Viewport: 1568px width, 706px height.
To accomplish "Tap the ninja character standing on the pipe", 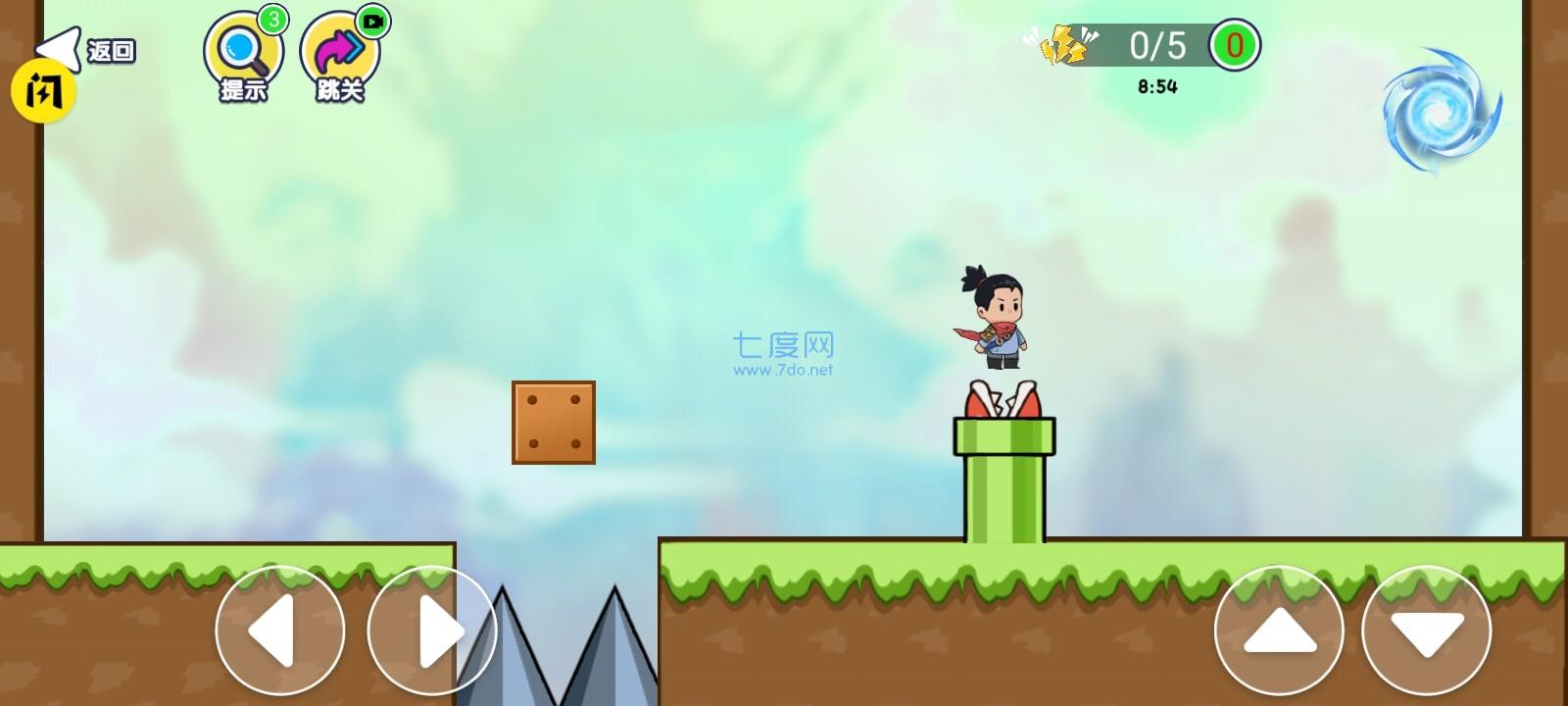I will click(998, 314).
